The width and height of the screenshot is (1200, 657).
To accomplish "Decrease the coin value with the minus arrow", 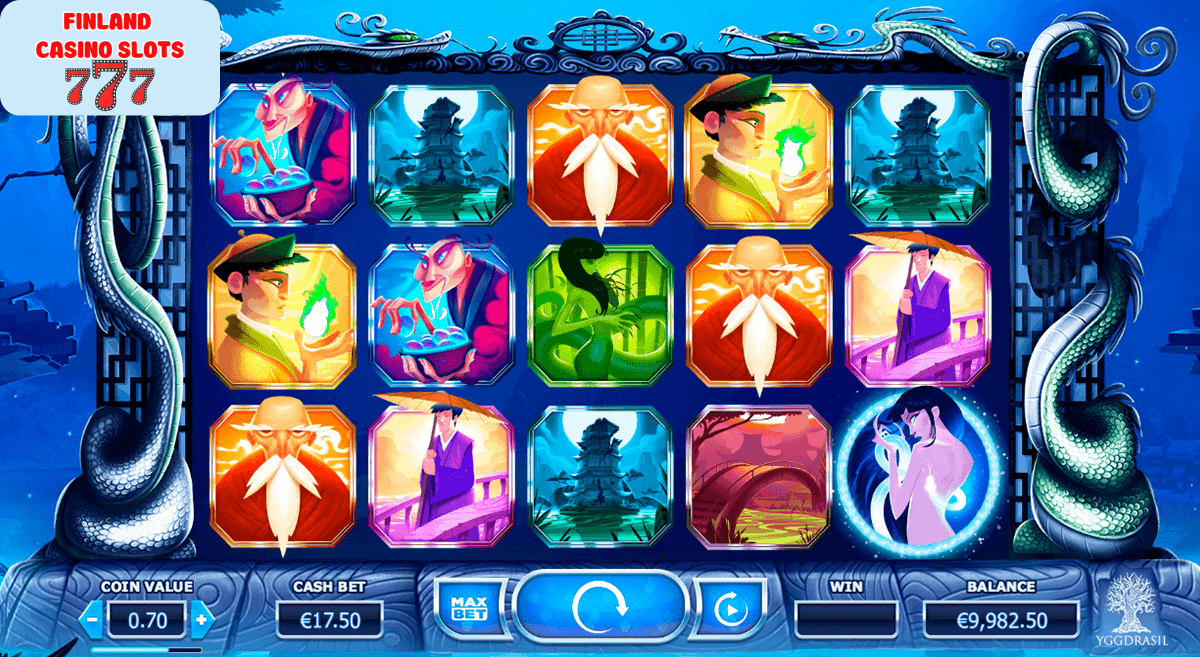I will (92, 619).
